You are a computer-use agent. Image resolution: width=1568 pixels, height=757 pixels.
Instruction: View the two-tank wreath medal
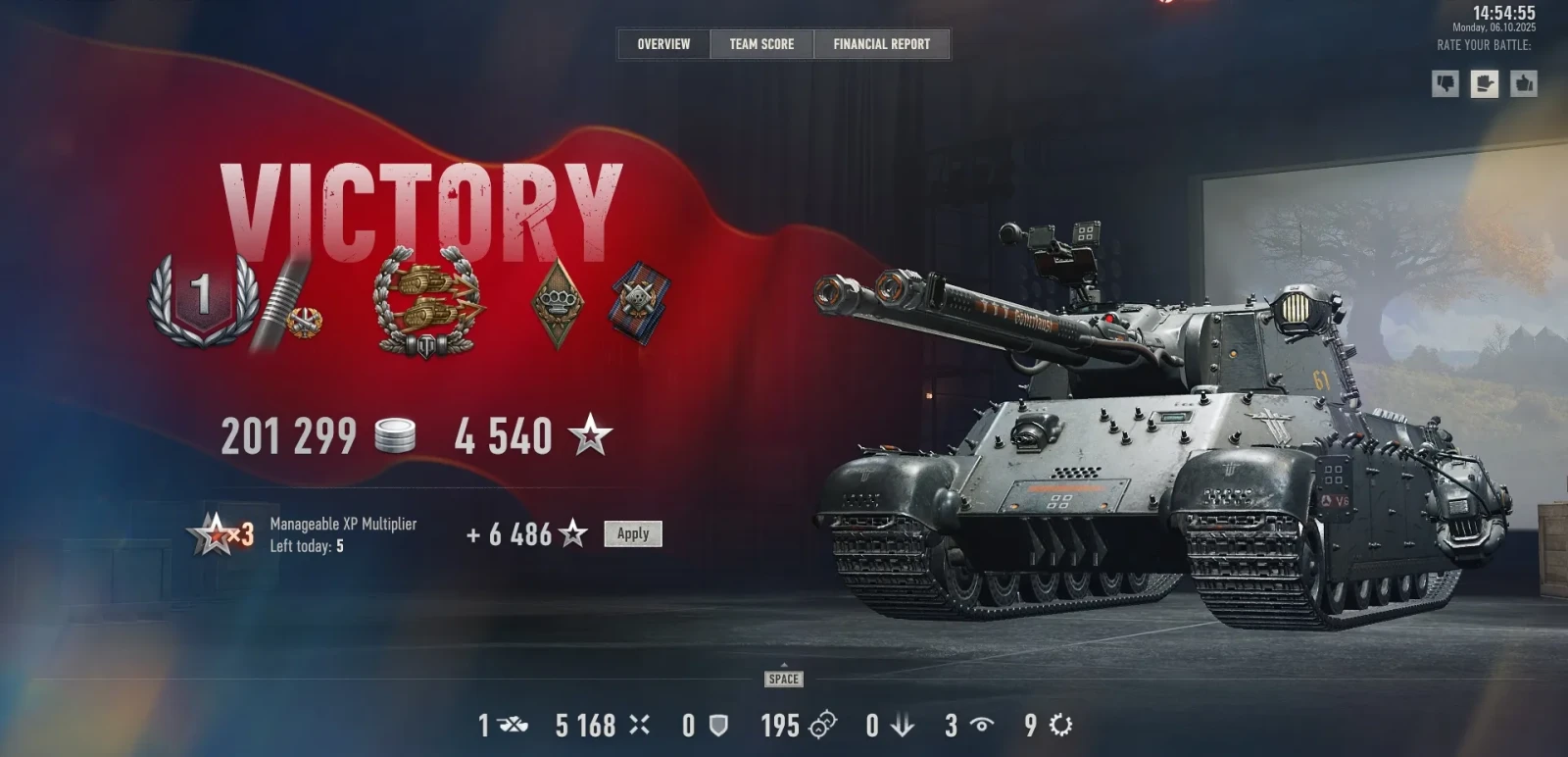coord(428,301)
